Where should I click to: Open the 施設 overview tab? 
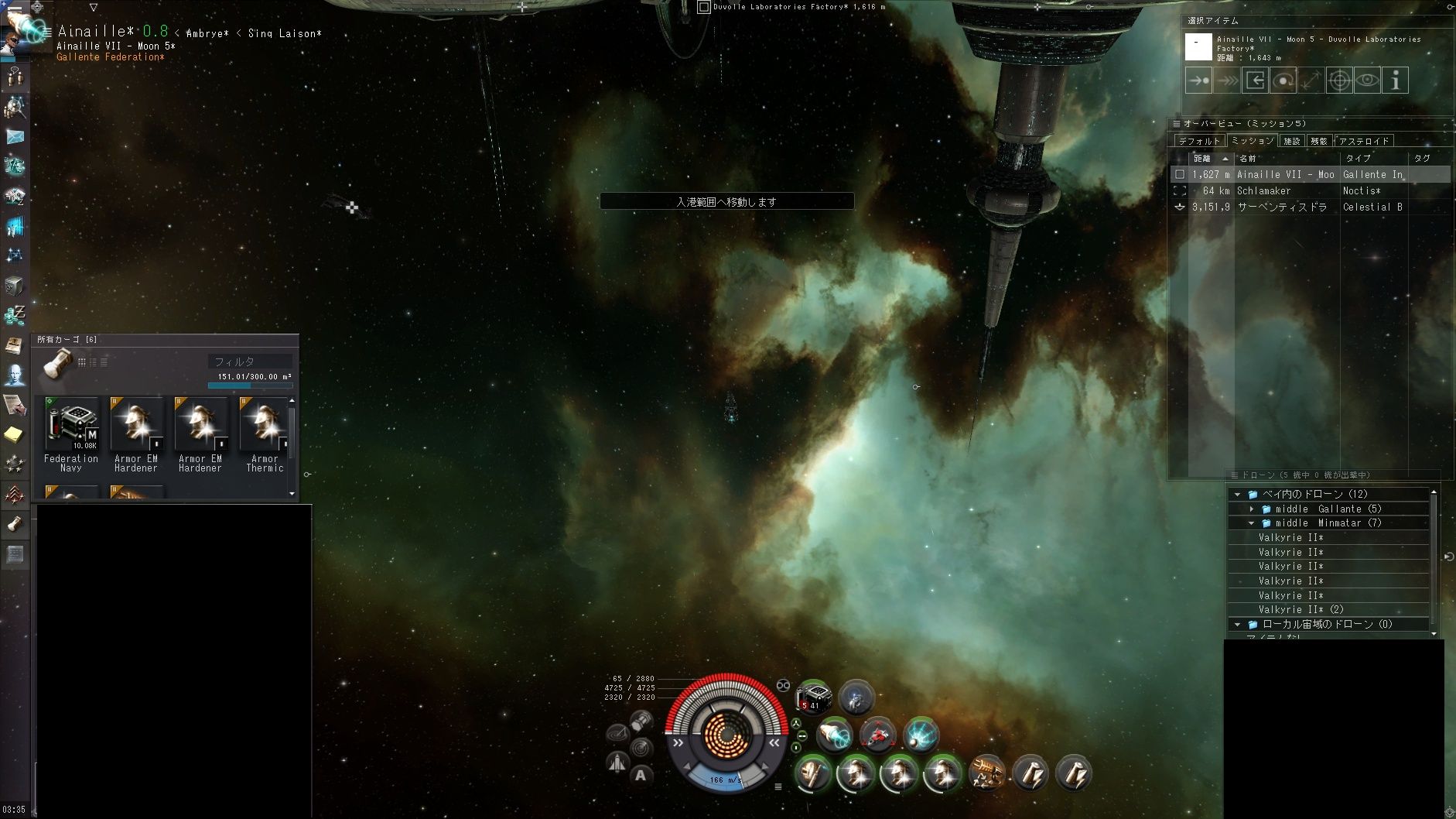point(1292,141)
